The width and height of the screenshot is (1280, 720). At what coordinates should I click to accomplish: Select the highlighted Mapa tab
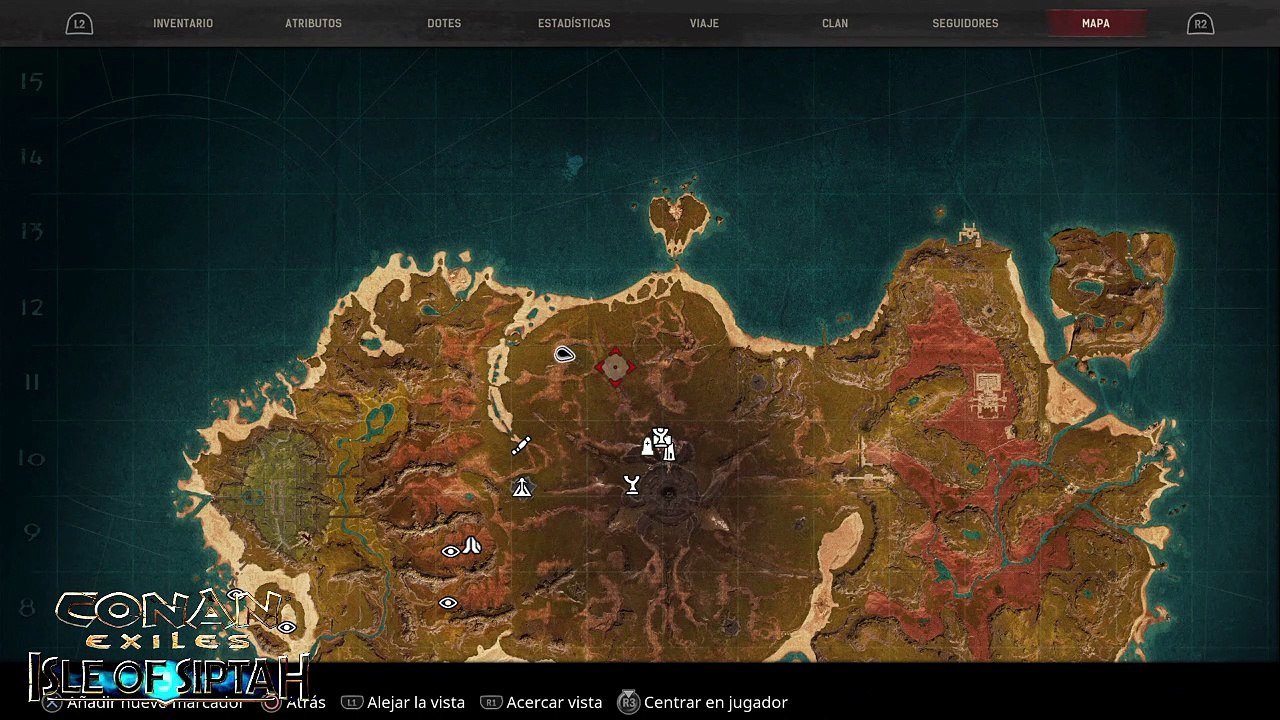point(1095,23)
